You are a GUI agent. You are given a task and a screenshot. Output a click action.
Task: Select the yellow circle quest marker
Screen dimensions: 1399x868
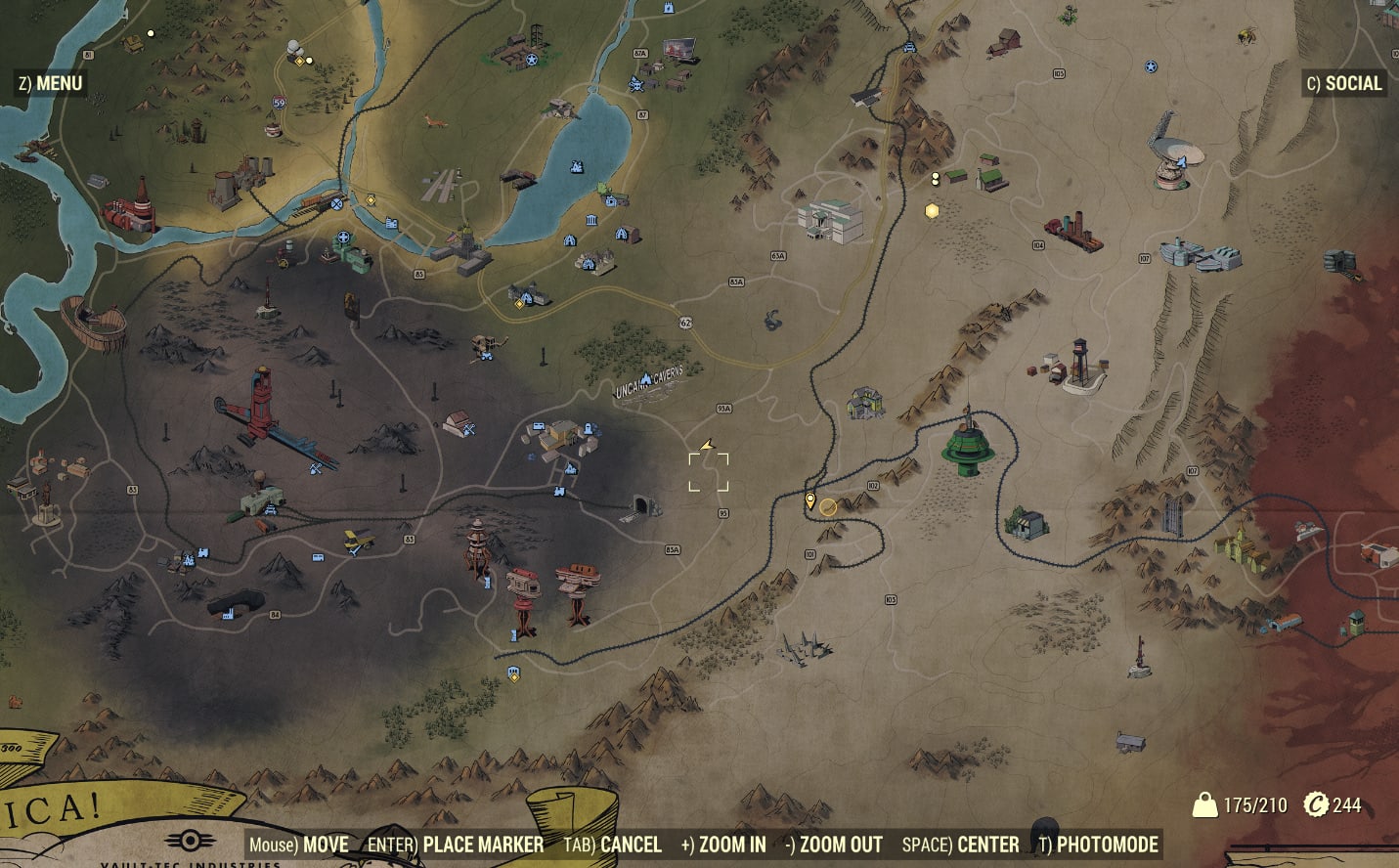coord(828,506)
